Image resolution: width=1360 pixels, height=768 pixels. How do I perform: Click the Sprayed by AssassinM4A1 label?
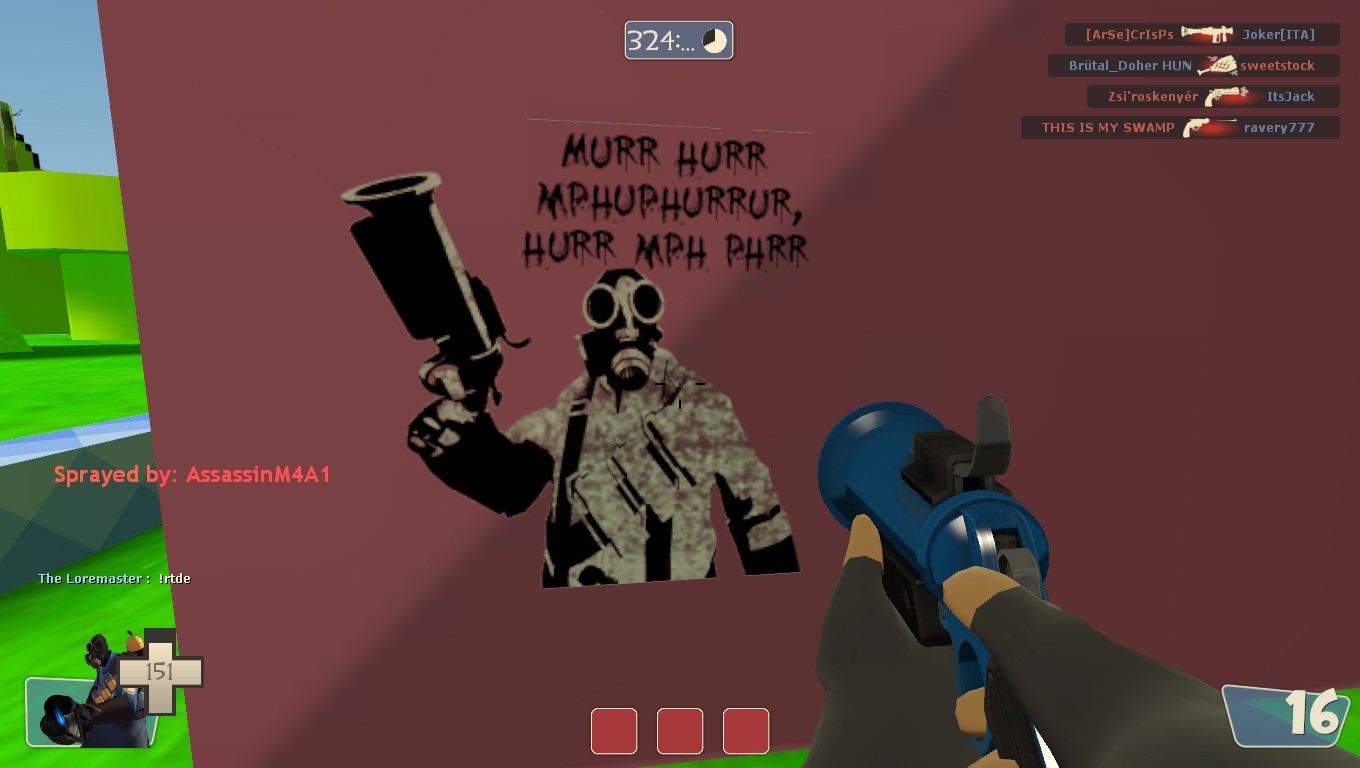tap(193, 474)
